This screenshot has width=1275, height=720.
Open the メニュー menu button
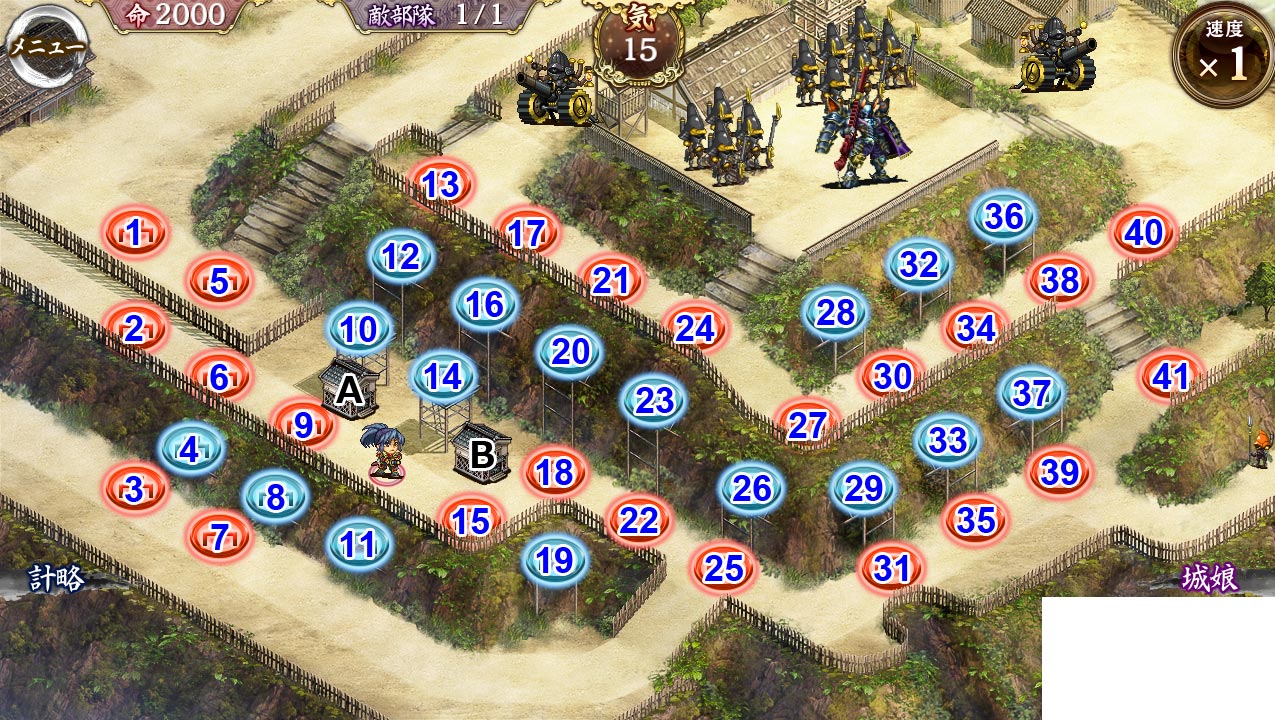[x=47, y=45]
